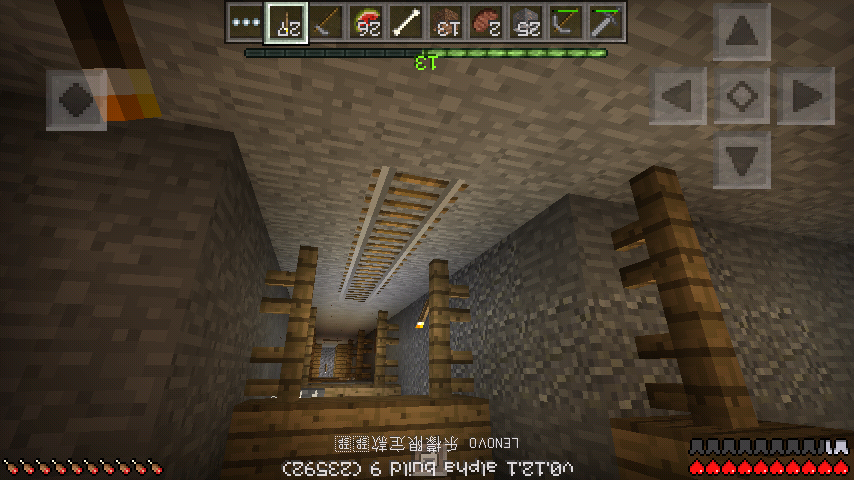The image size is (854, 480).
Task: Tap the downward-pointing arrow on the D-pad
Action: tap(741, 158)
